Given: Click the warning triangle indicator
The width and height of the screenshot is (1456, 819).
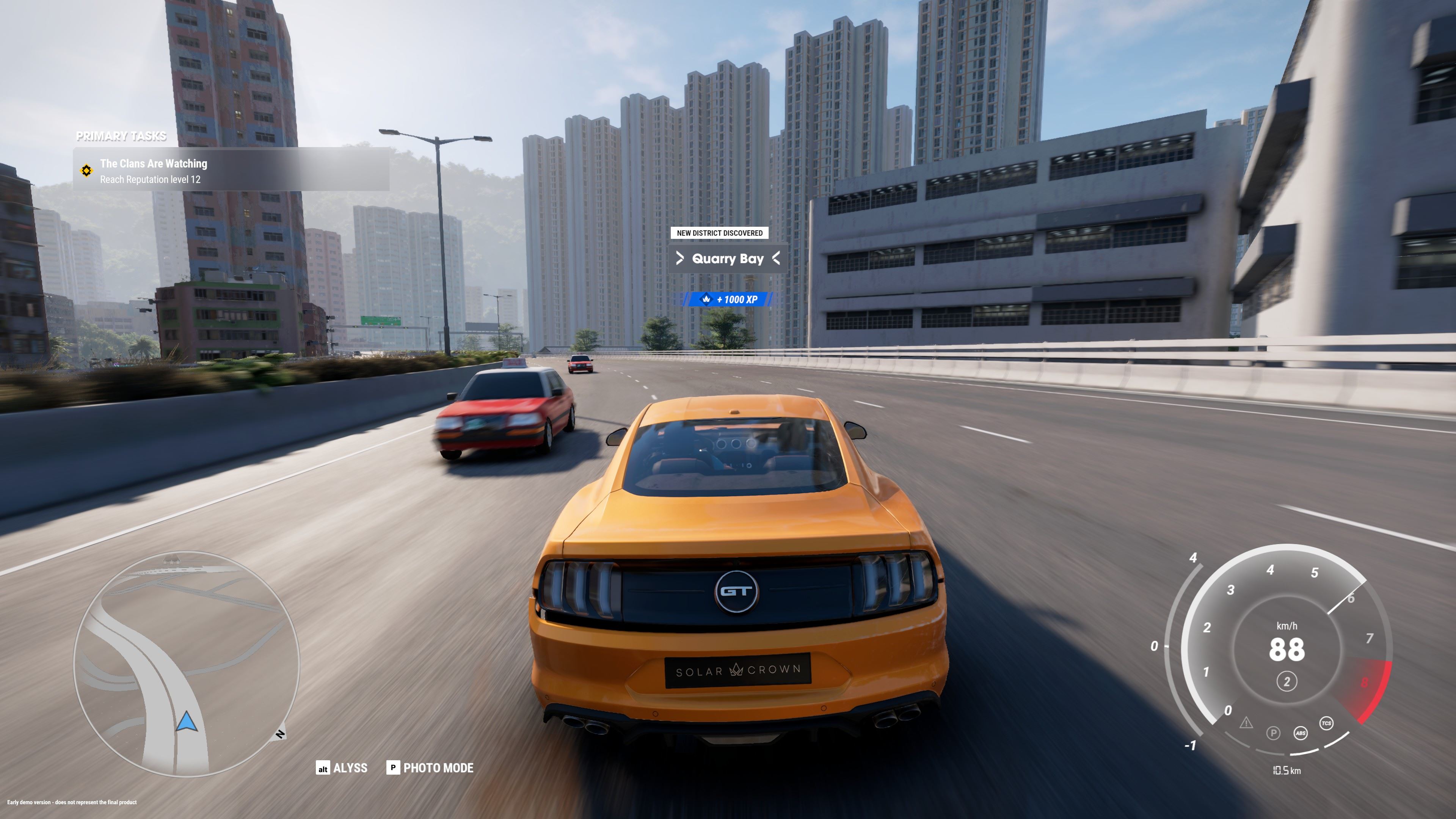Looking at the screenshot, I should (1246, 723).
